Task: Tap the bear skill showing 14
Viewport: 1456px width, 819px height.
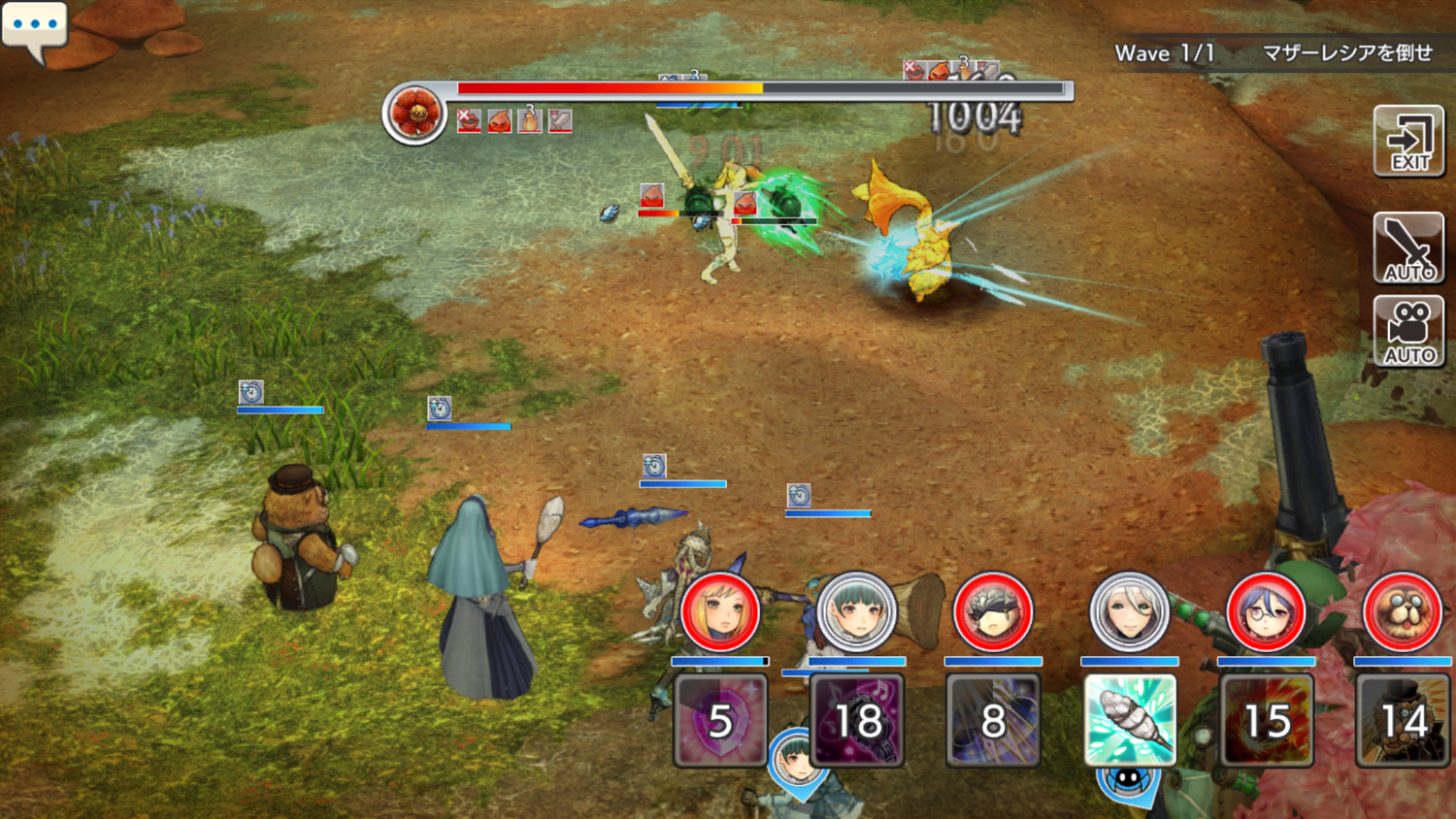Action: click(x=1403, y=720)
